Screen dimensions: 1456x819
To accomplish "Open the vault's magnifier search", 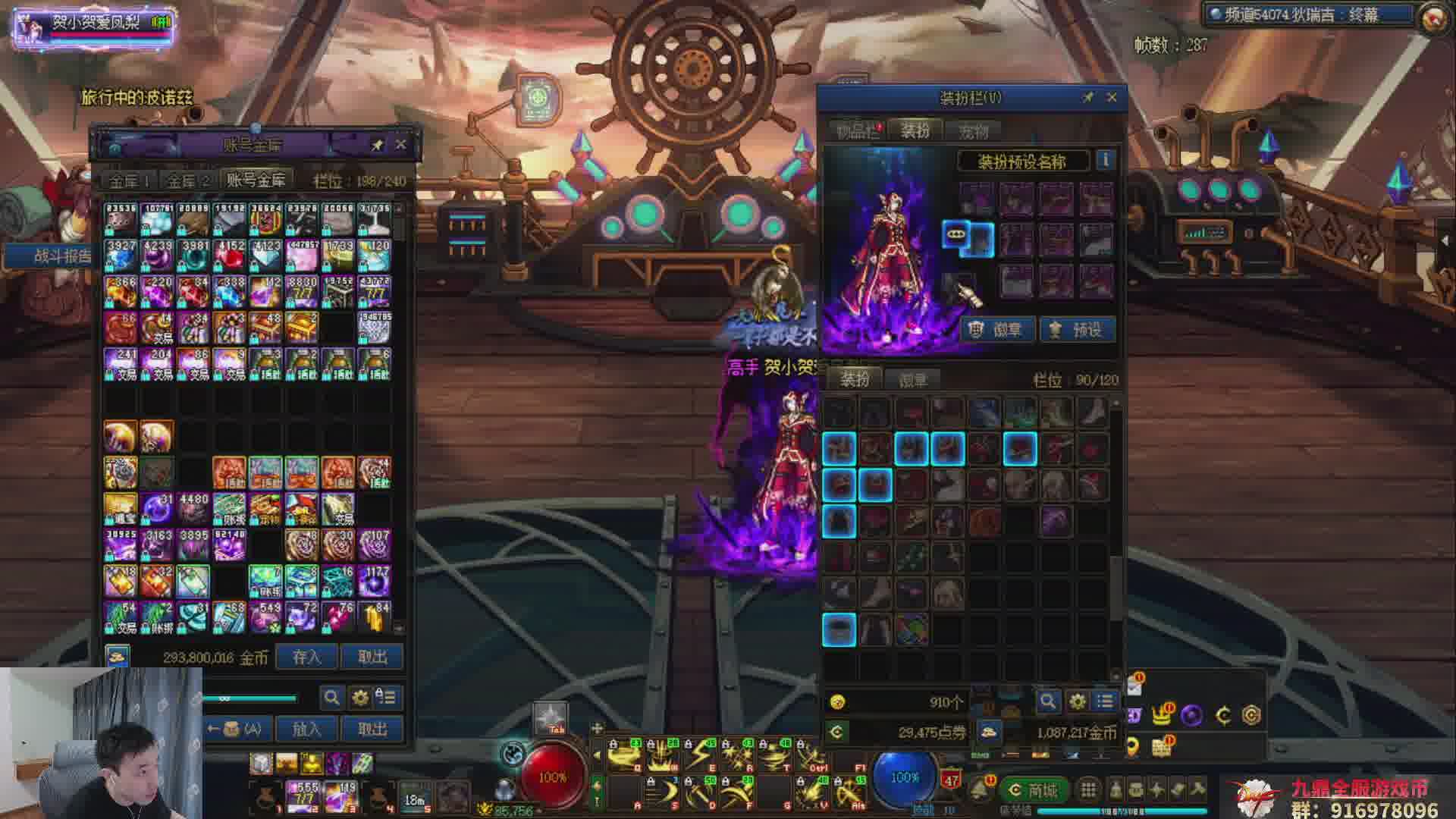I will pos(331,697).
